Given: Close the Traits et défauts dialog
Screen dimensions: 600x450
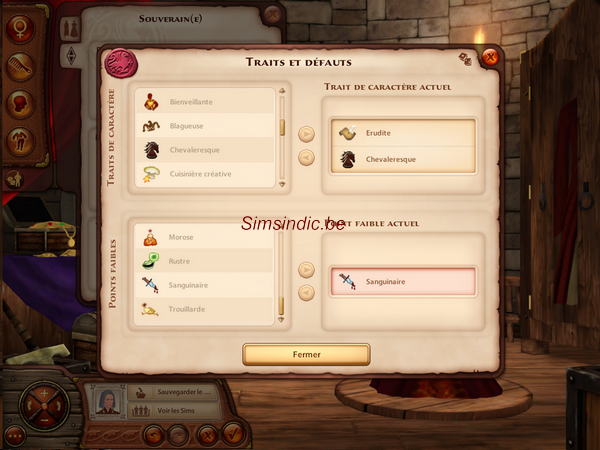Looking at the screenshot, I should coord(489,57).
